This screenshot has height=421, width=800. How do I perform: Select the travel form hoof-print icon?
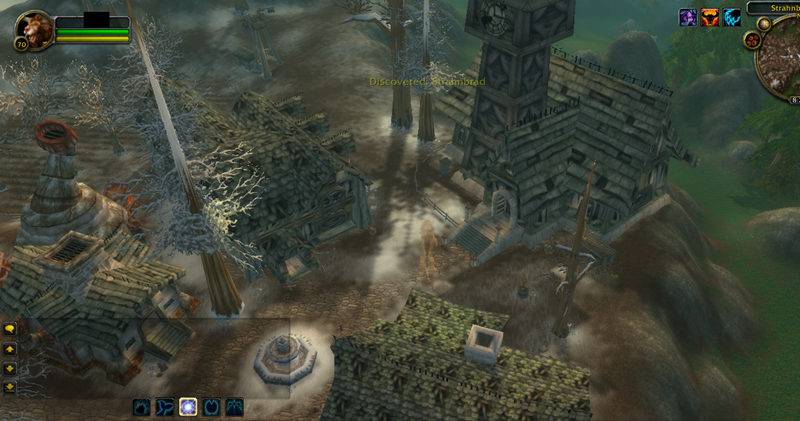pos(211,407)
